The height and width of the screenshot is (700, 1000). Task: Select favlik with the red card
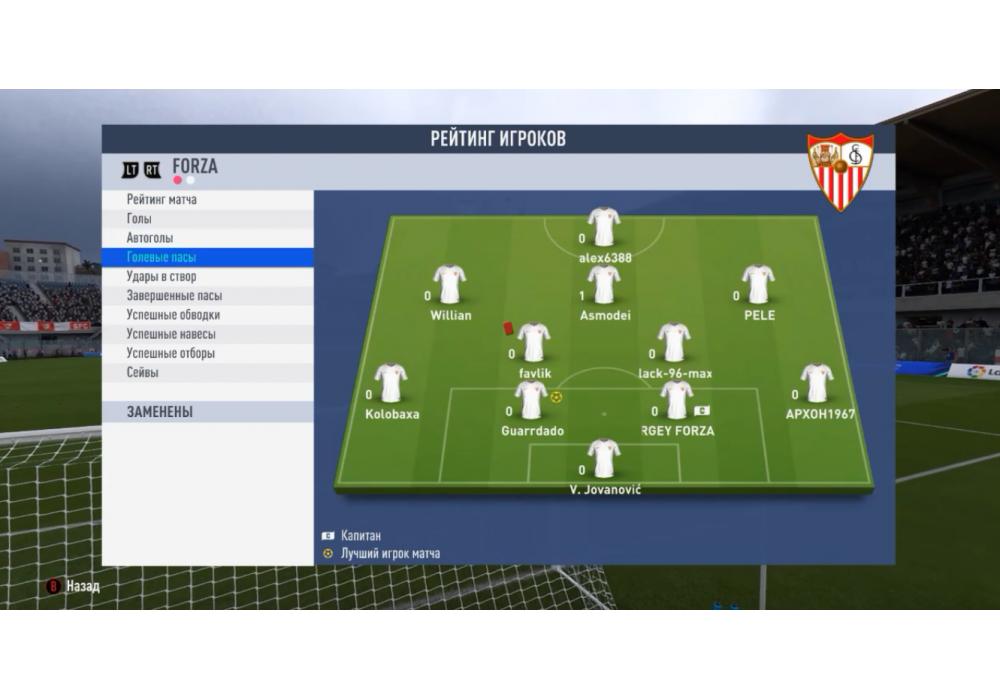pos(534,343)
